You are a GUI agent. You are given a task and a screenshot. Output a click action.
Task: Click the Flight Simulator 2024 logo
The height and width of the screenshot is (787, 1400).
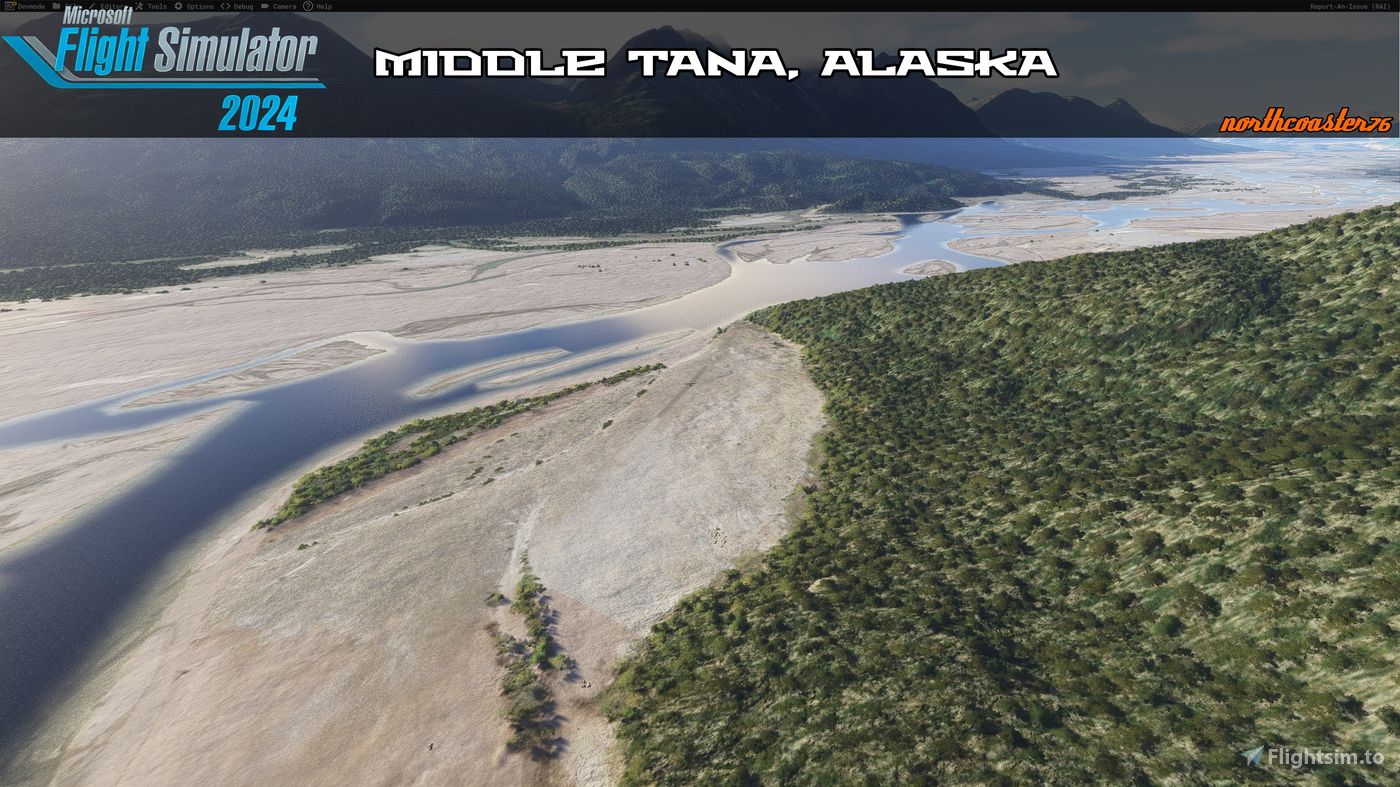[x=163, y=70]
